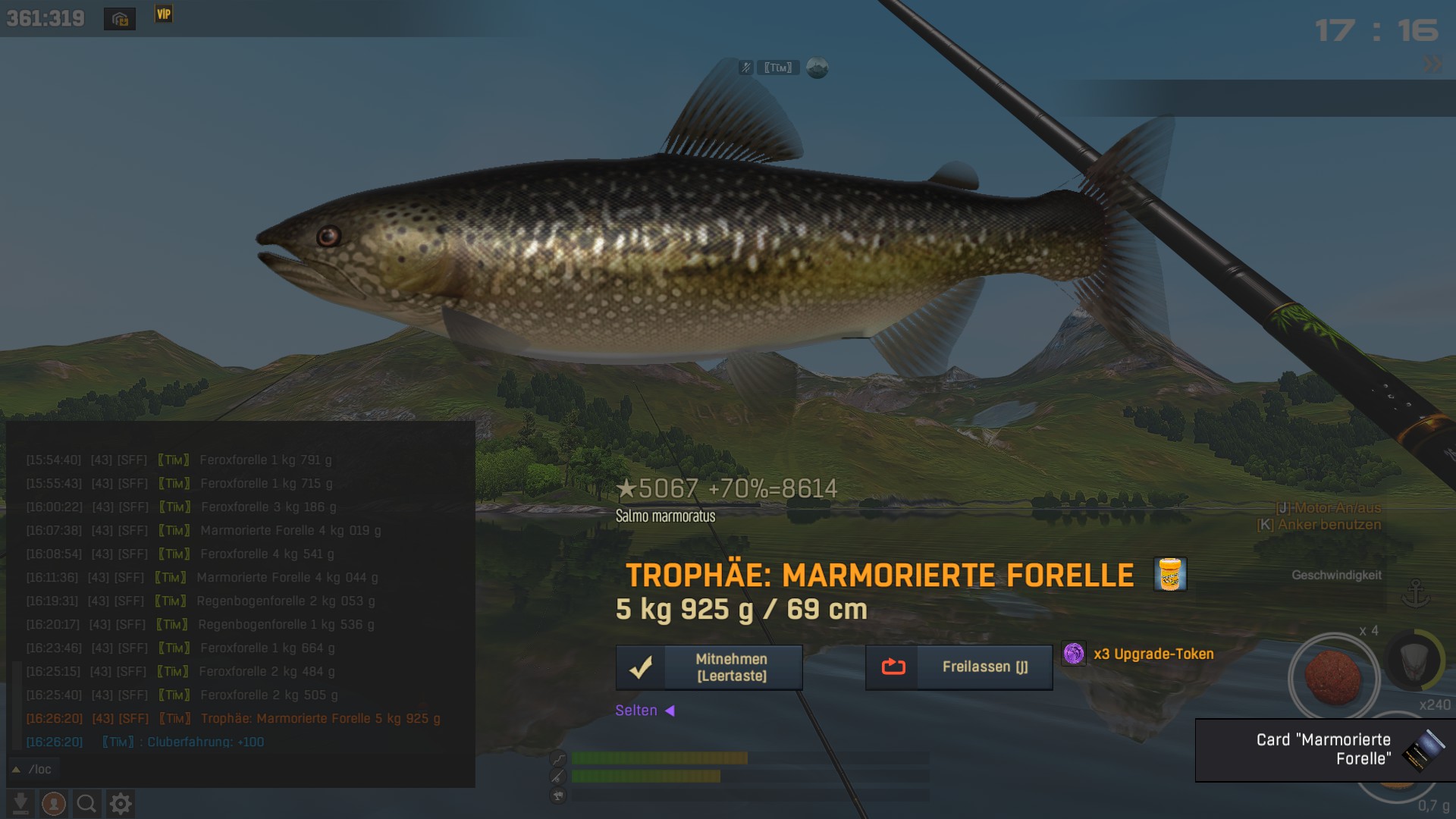The width and height of the screenshot is (1456, 819).
Task: Click the trophy catch message in the chat log
Action: [320, 718]
